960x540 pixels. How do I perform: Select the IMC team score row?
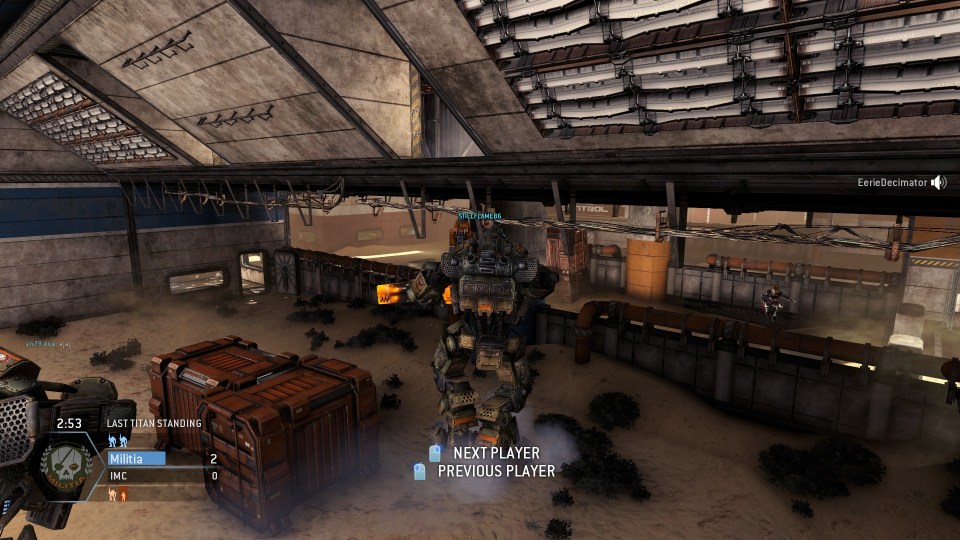coord(162,476)
